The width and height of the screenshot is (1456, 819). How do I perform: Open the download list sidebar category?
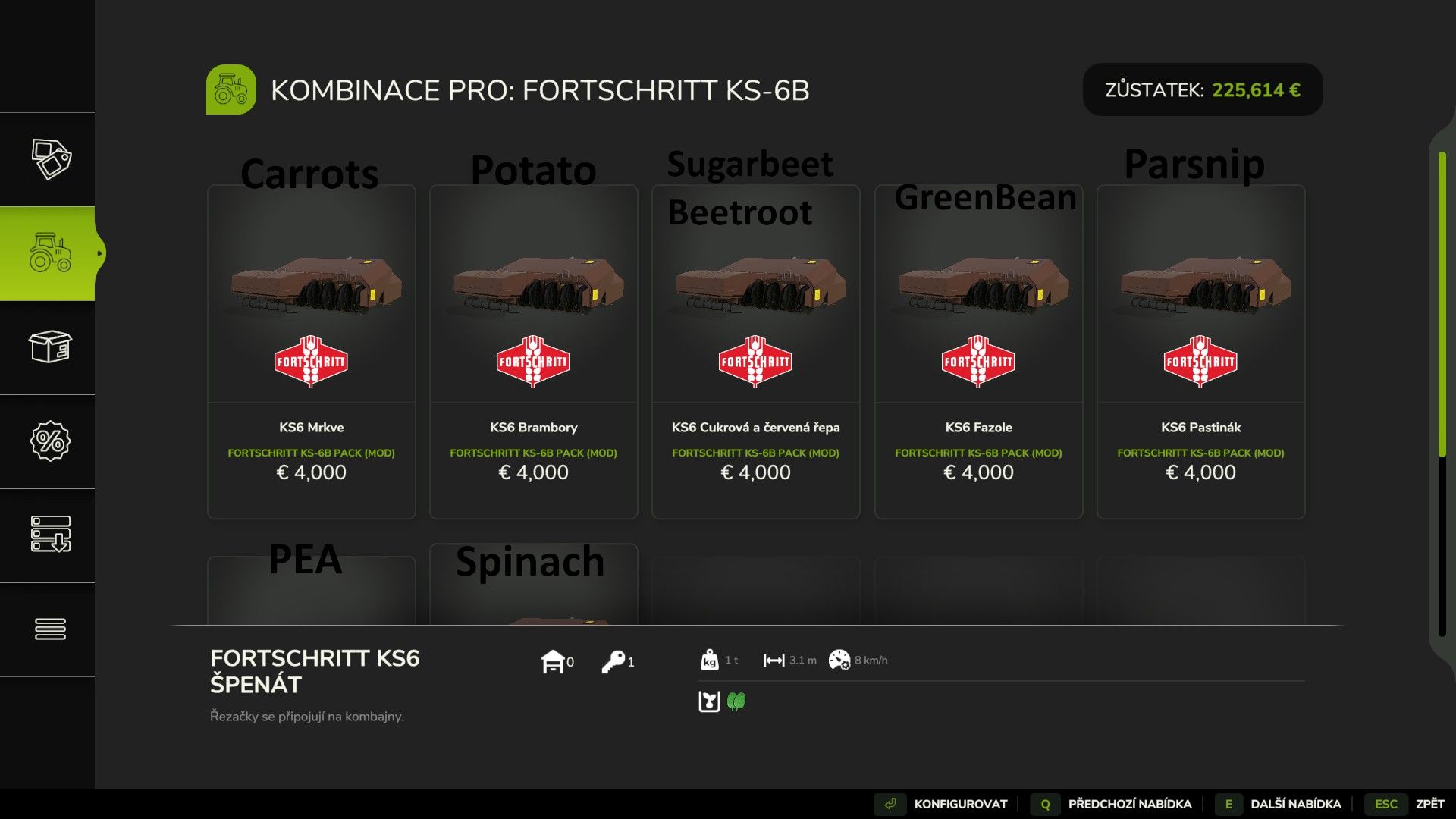click(50, 535)
